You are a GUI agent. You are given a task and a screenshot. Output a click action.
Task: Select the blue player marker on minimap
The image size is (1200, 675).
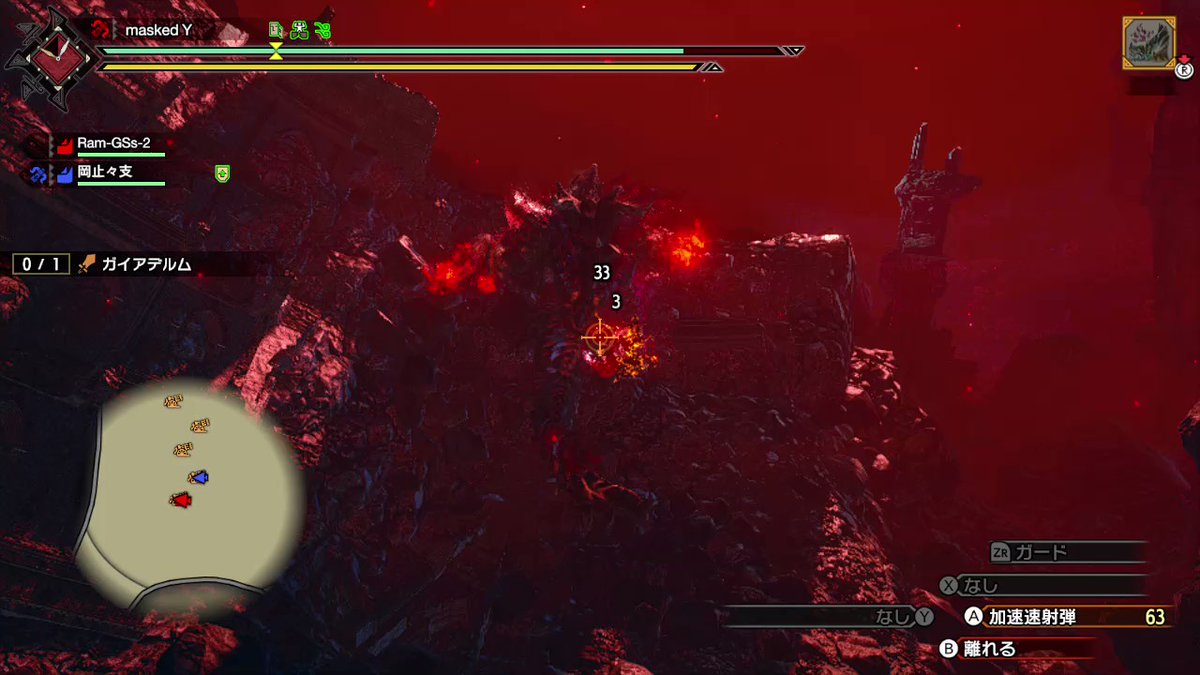[x=199, y=478]
